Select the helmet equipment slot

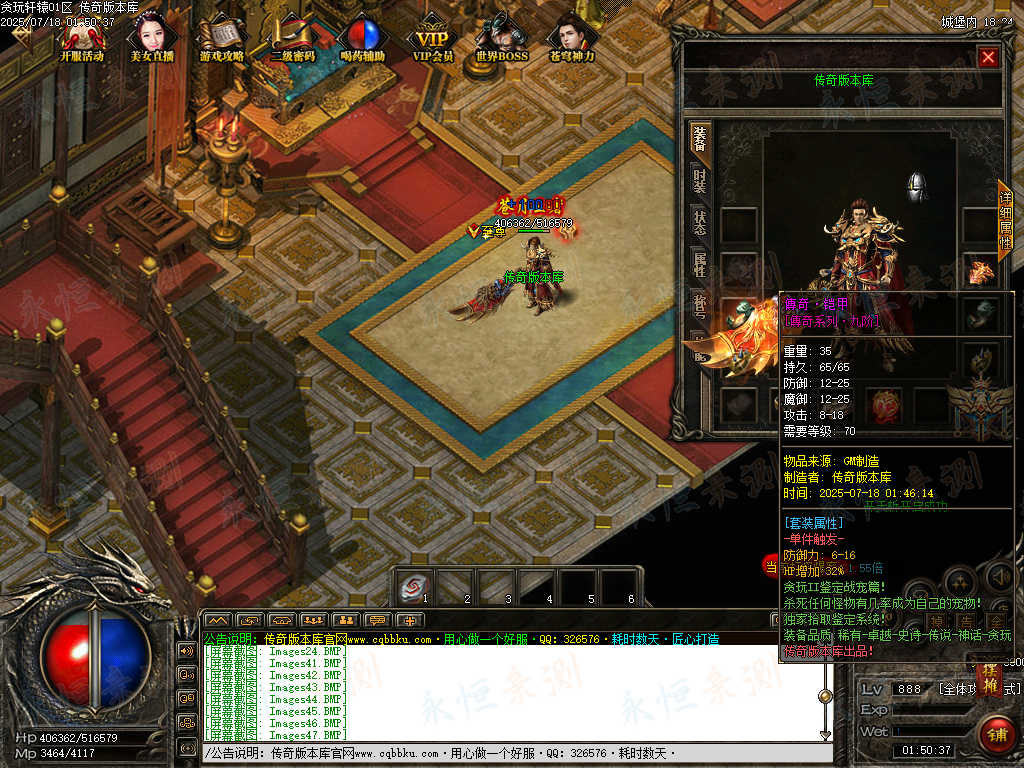point(916,186)
